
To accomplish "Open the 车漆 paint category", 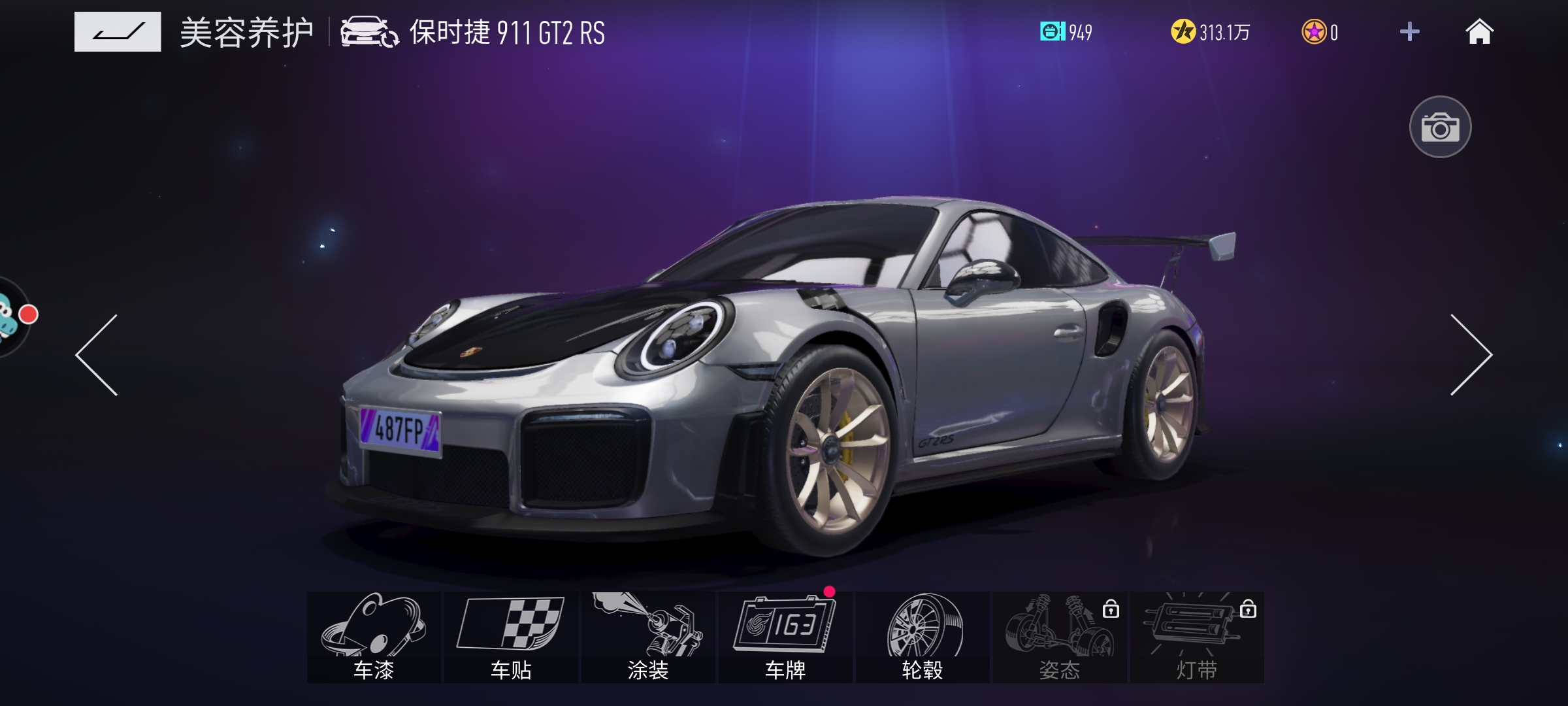I will tap(374, 637).
